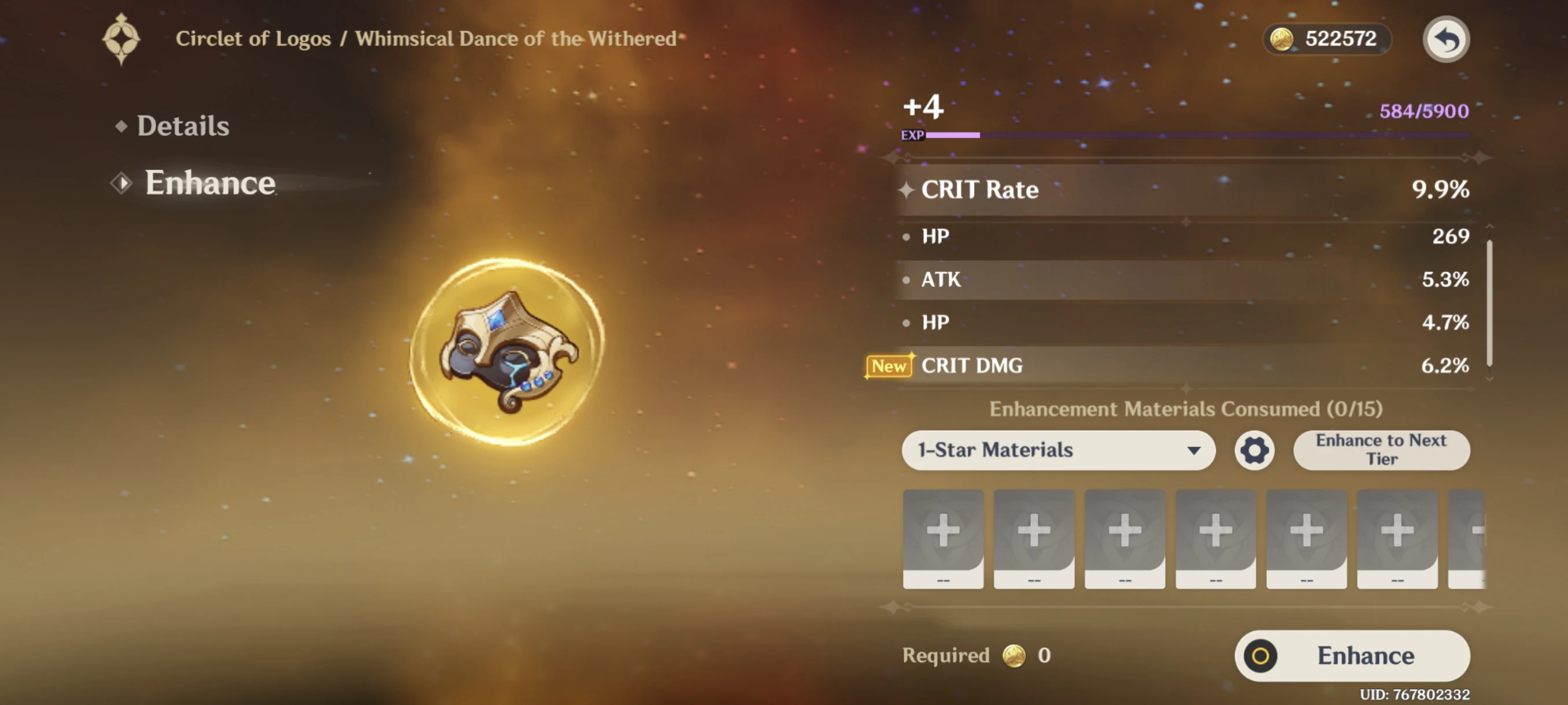
Task: Select the Enhance tab
Action: click(209, 183)
